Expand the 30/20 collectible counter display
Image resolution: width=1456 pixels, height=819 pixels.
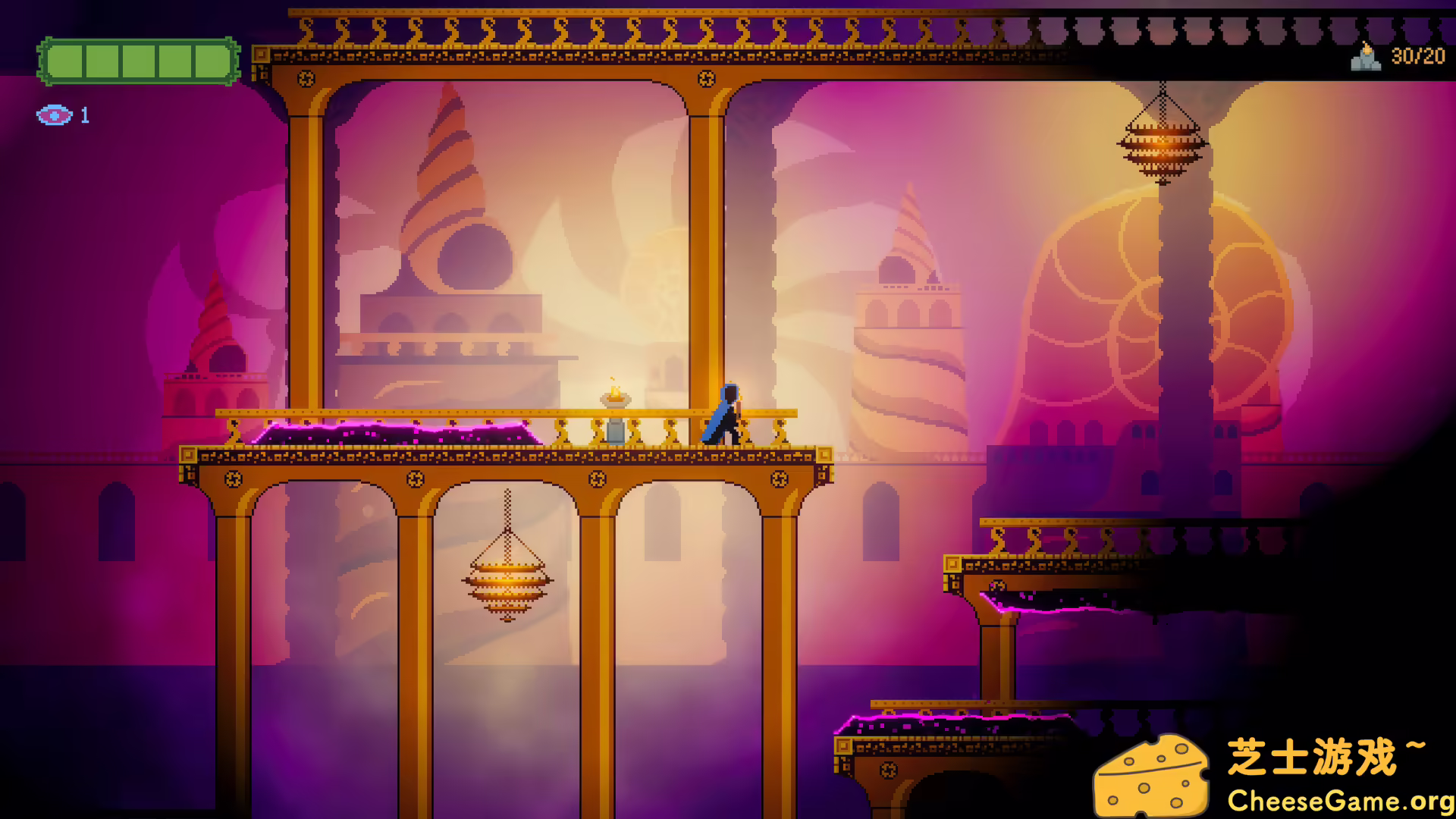click(x=1417, y=57)
